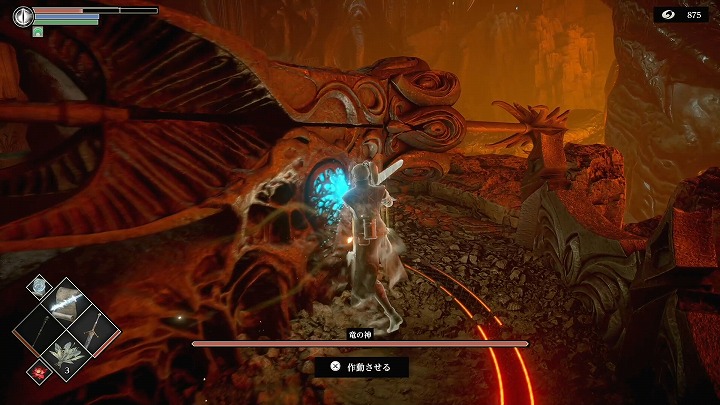This screenshot has width=720, height=405.
Task: Choose the 作動させる interaction prompt
Action: [361, 367]
